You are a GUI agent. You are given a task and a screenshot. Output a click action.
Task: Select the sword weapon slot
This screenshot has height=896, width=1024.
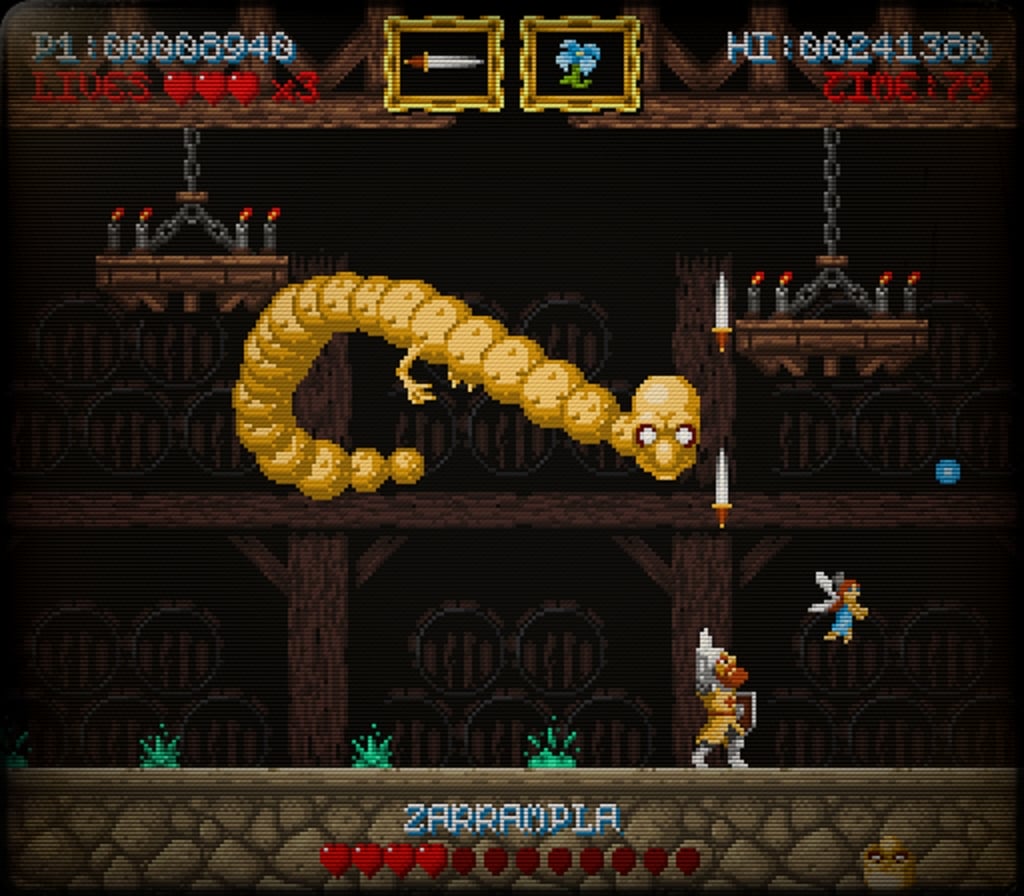coord(443,63)
